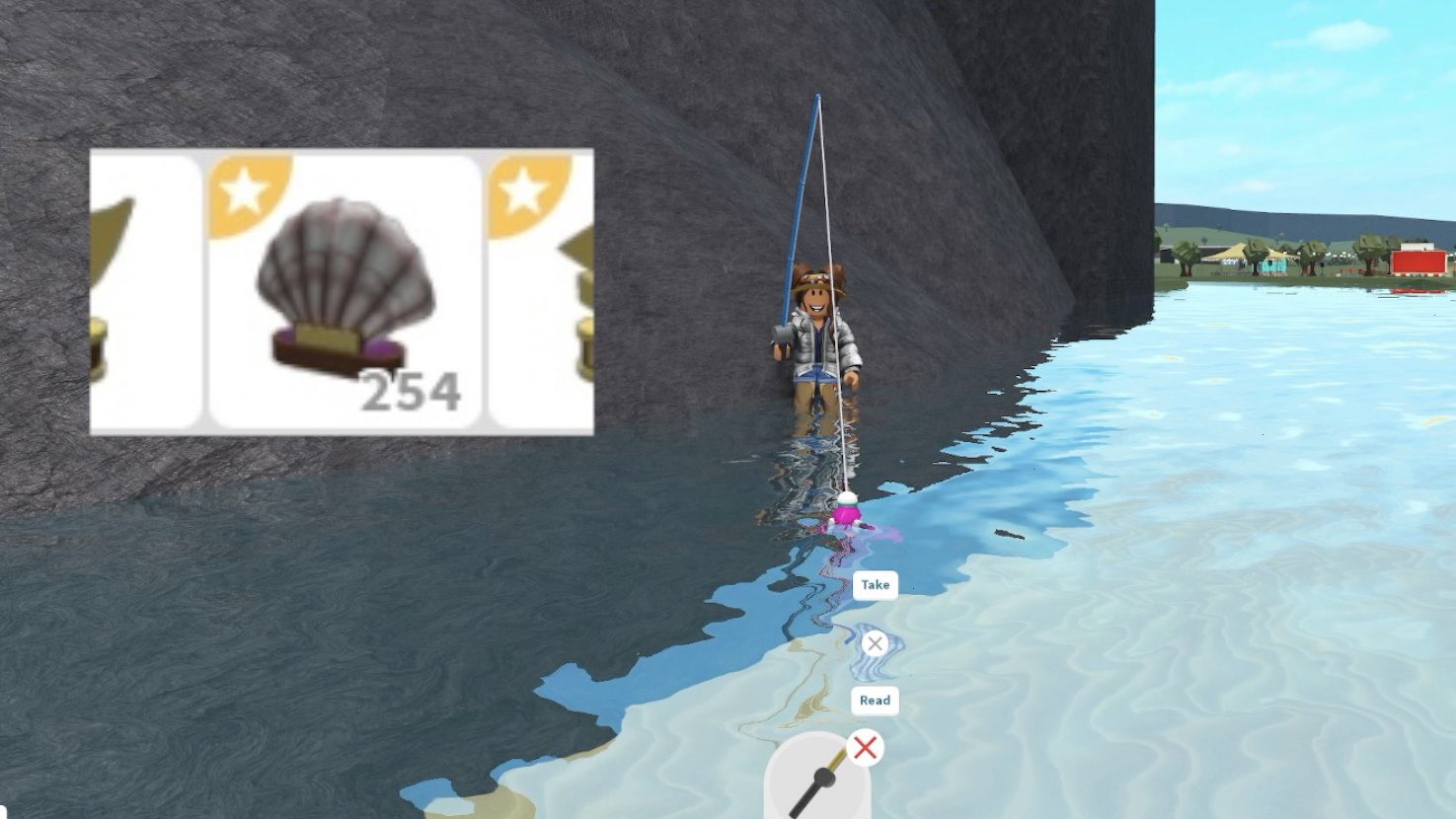This screenshot has height=819, width=1456.
Task: Click the 254 quantity label on the shell
Action: tap(412, 393)
